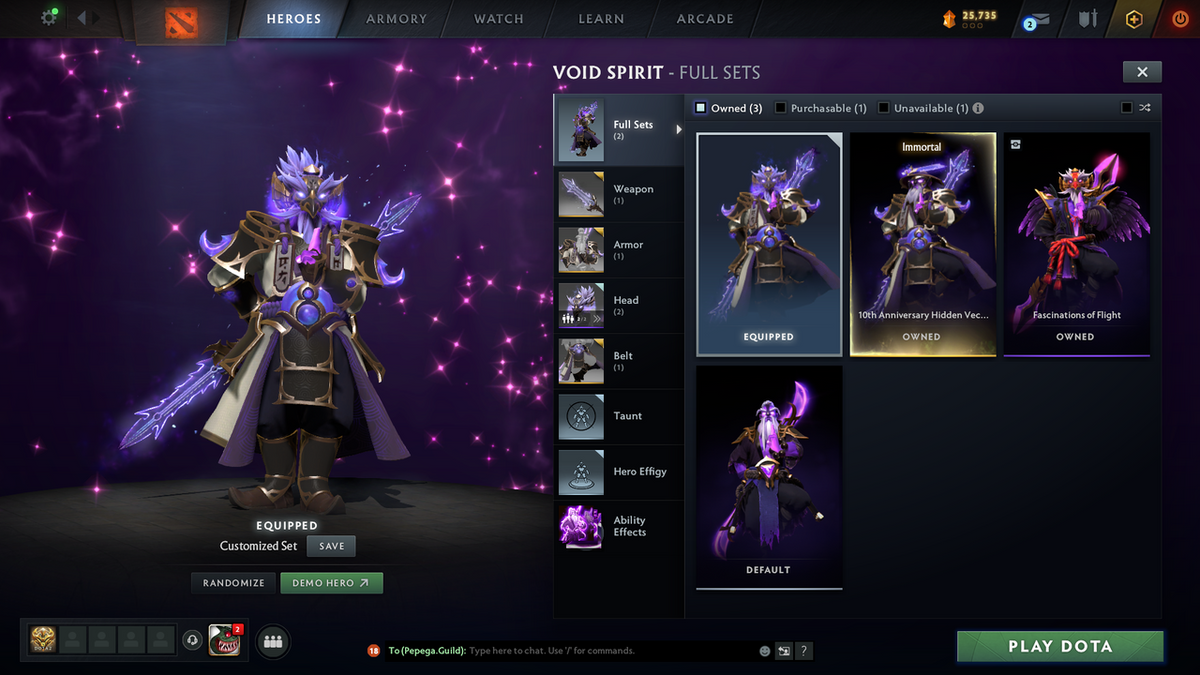Choose the Default set thumbnail
Screen dimensions: 1200x675
point(769,476)
